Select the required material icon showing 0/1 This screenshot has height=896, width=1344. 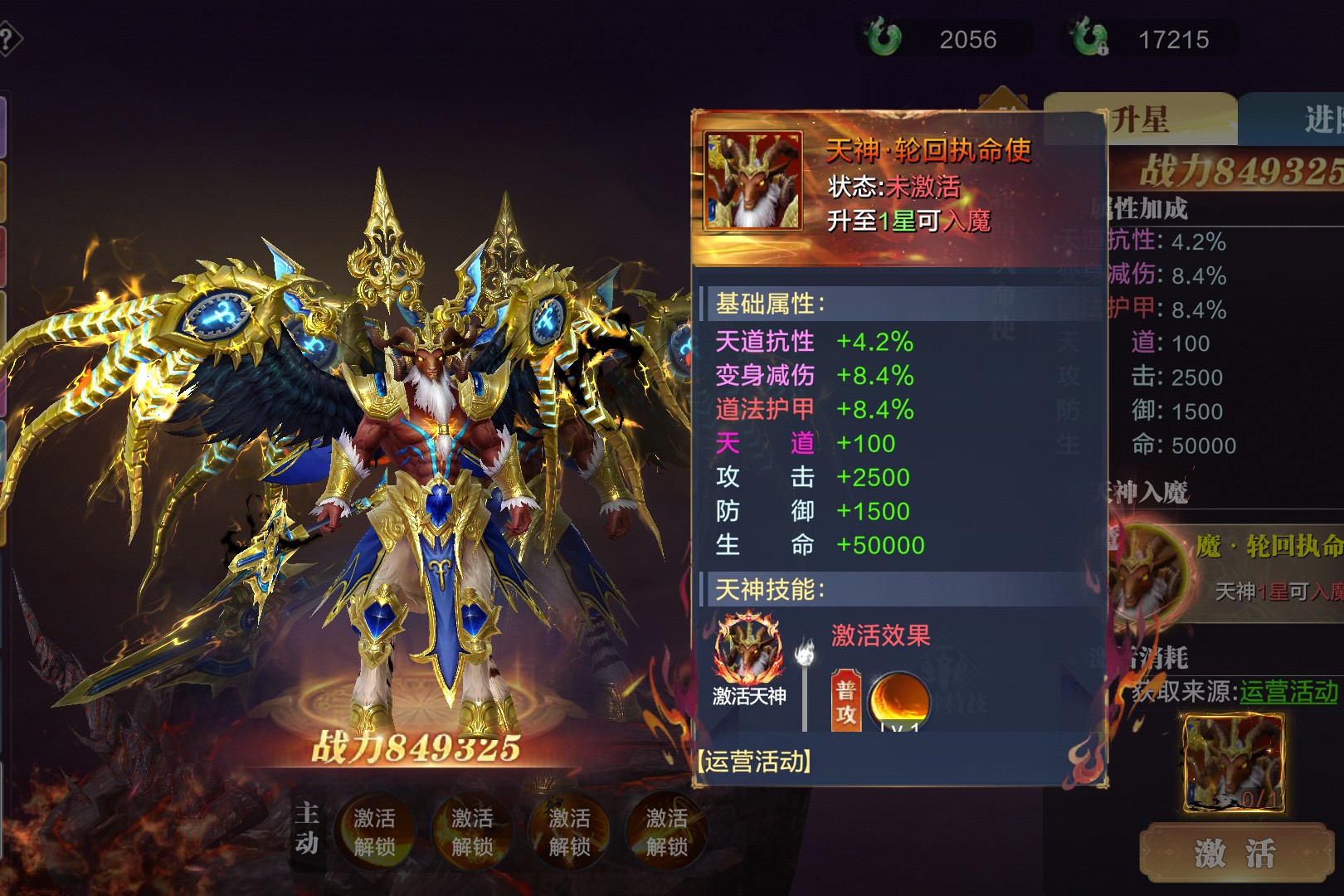coord(1233,763)
